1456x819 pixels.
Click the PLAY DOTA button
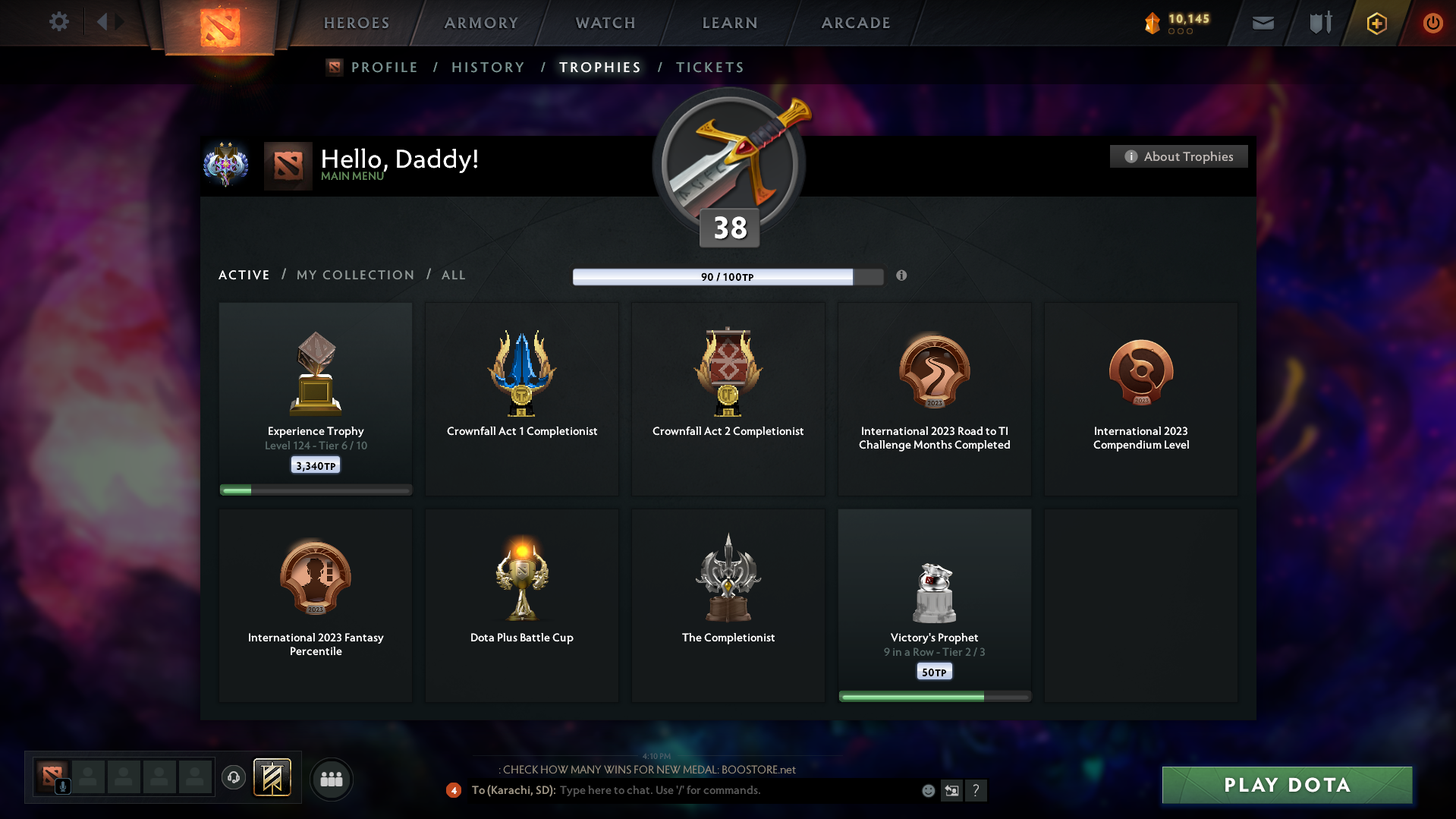[x=1286, y=785]
